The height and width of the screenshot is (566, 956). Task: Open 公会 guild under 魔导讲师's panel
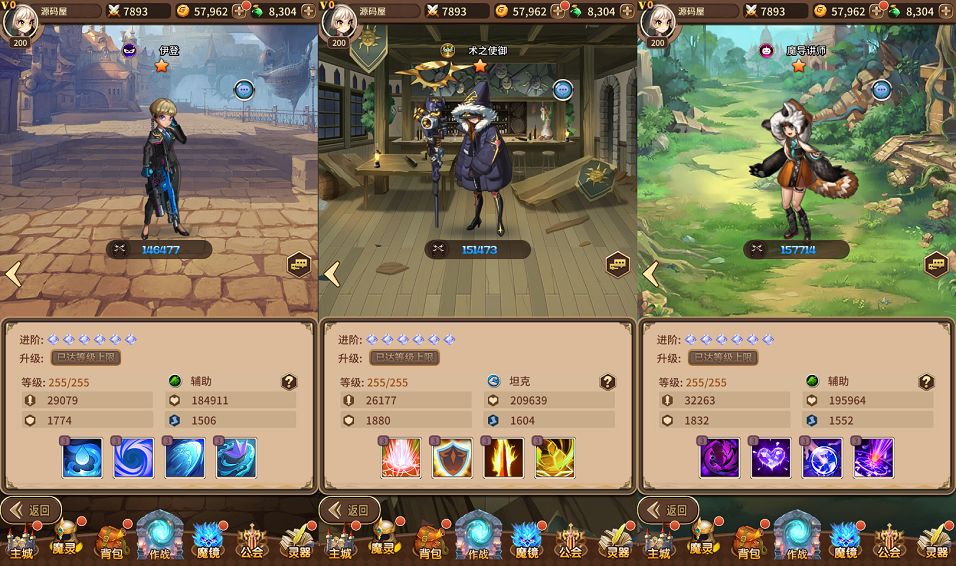pyautogui.click(x=888, y=542)
